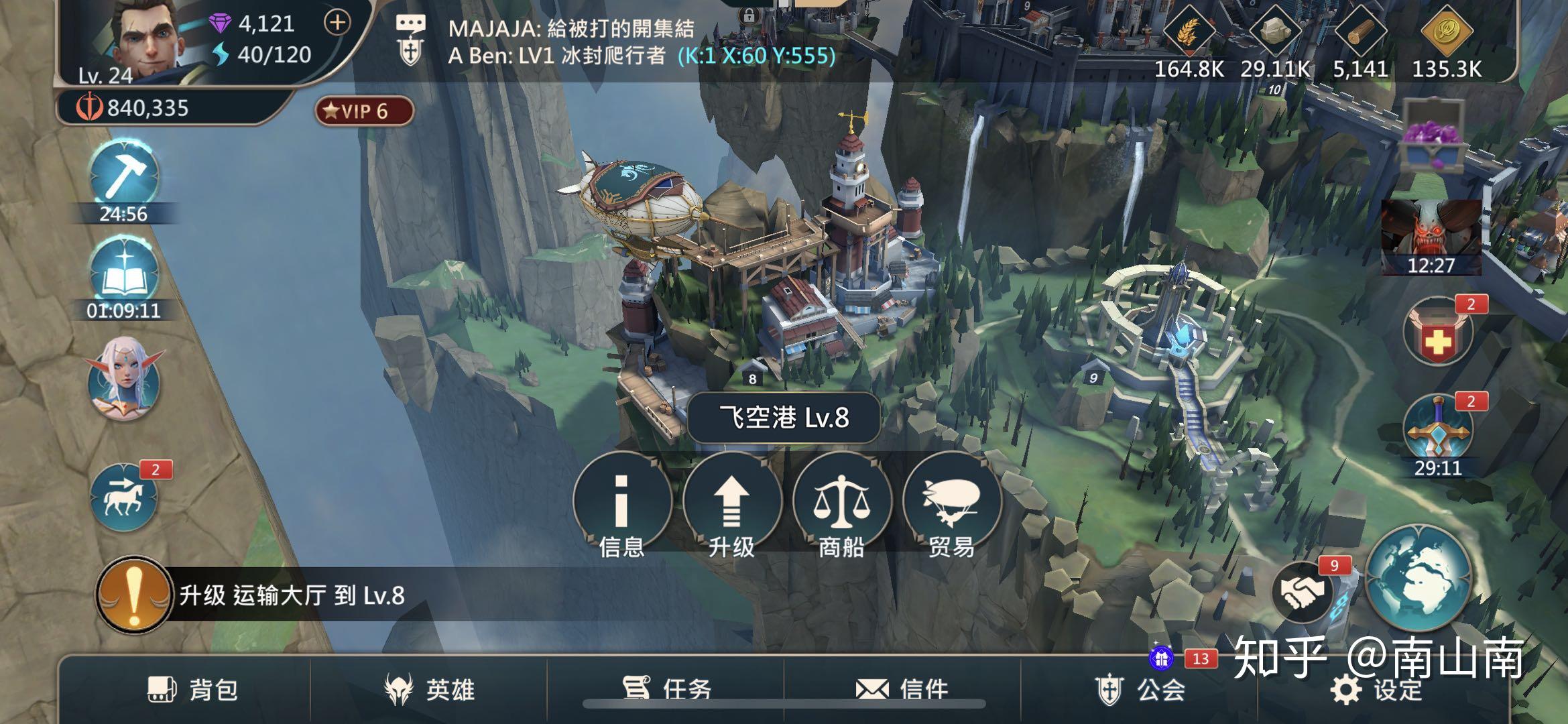This screenshot has width=1568, height=724.
Task: Open the 设定 settings menu
Action: (x=1376, y=689)
